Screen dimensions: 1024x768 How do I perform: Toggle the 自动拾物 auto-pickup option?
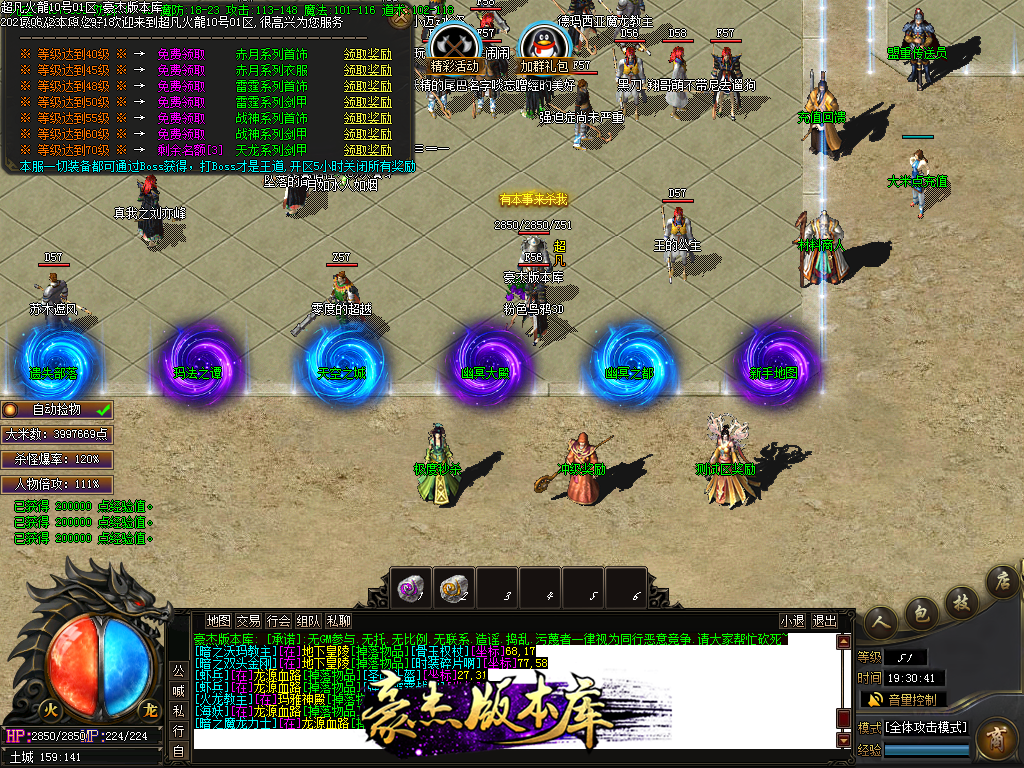57,409
